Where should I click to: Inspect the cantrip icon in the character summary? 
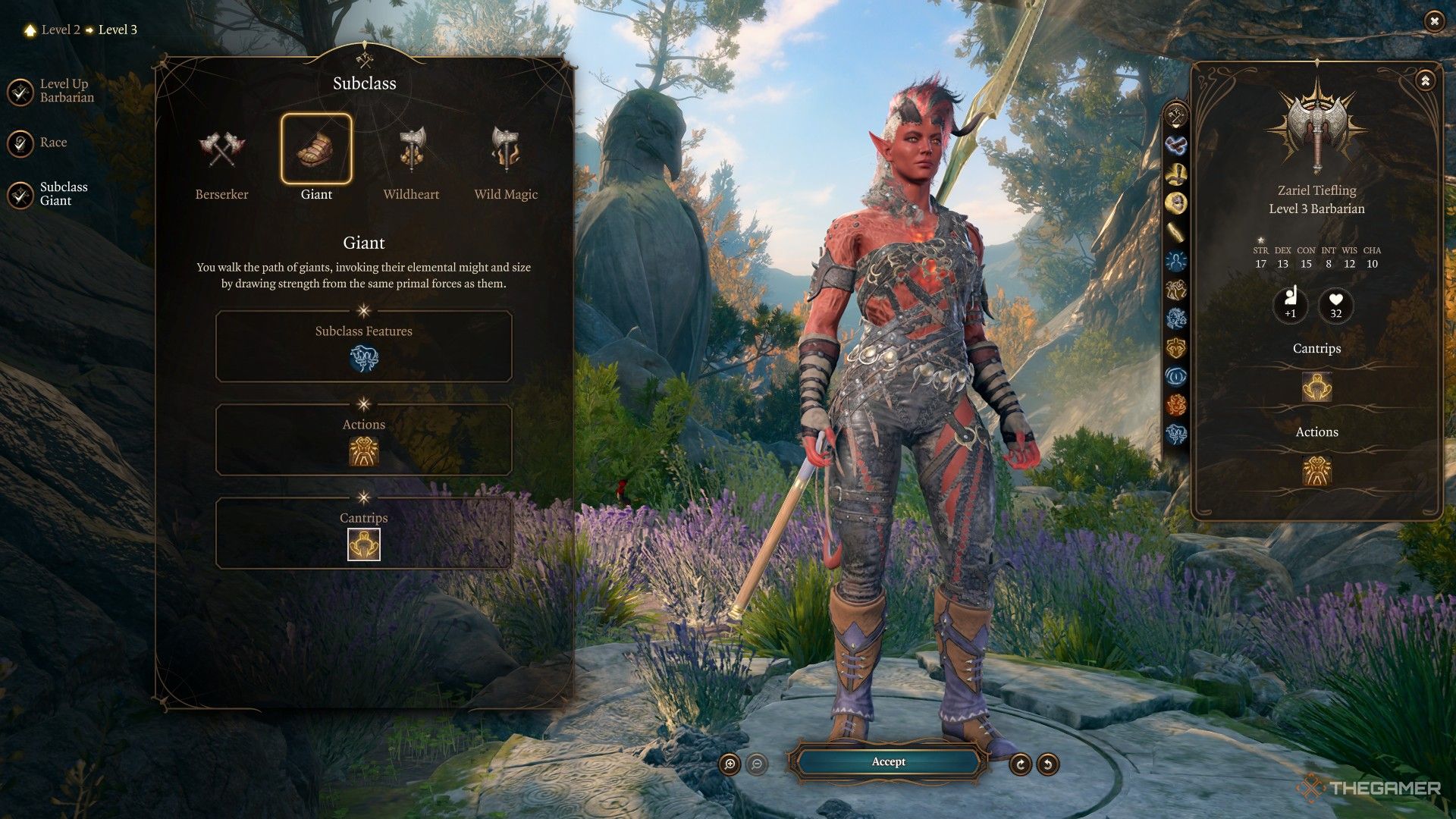[1317, 387]
